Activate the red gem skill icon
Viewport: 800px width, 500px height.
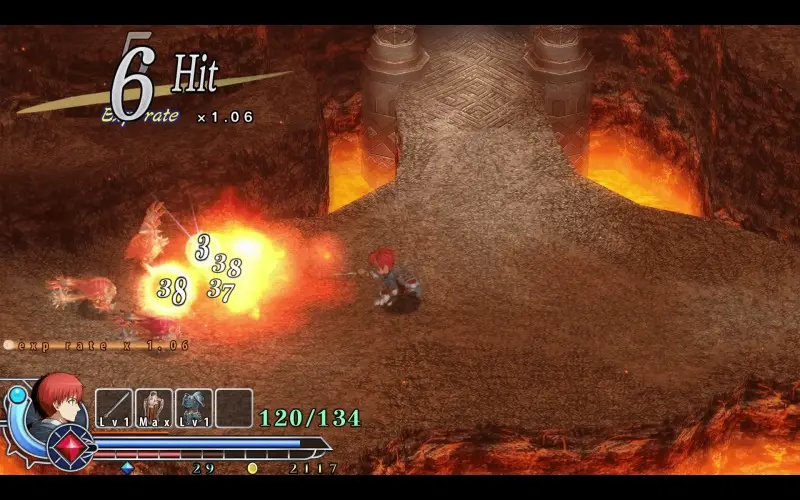(x=70, y=446)
